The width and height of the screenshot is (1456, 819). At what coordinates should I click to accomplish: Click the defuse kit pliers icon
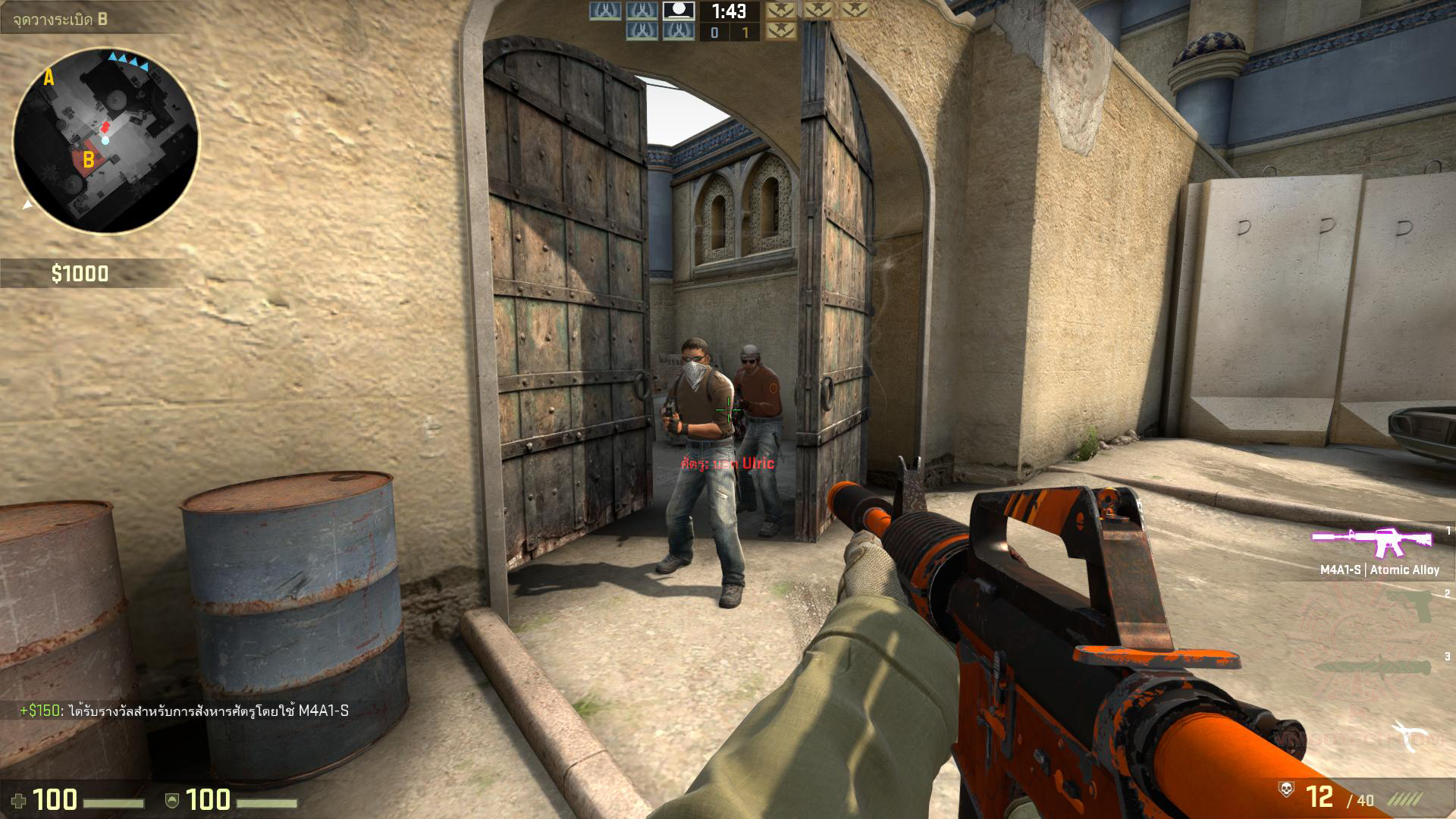[1405, 736]
